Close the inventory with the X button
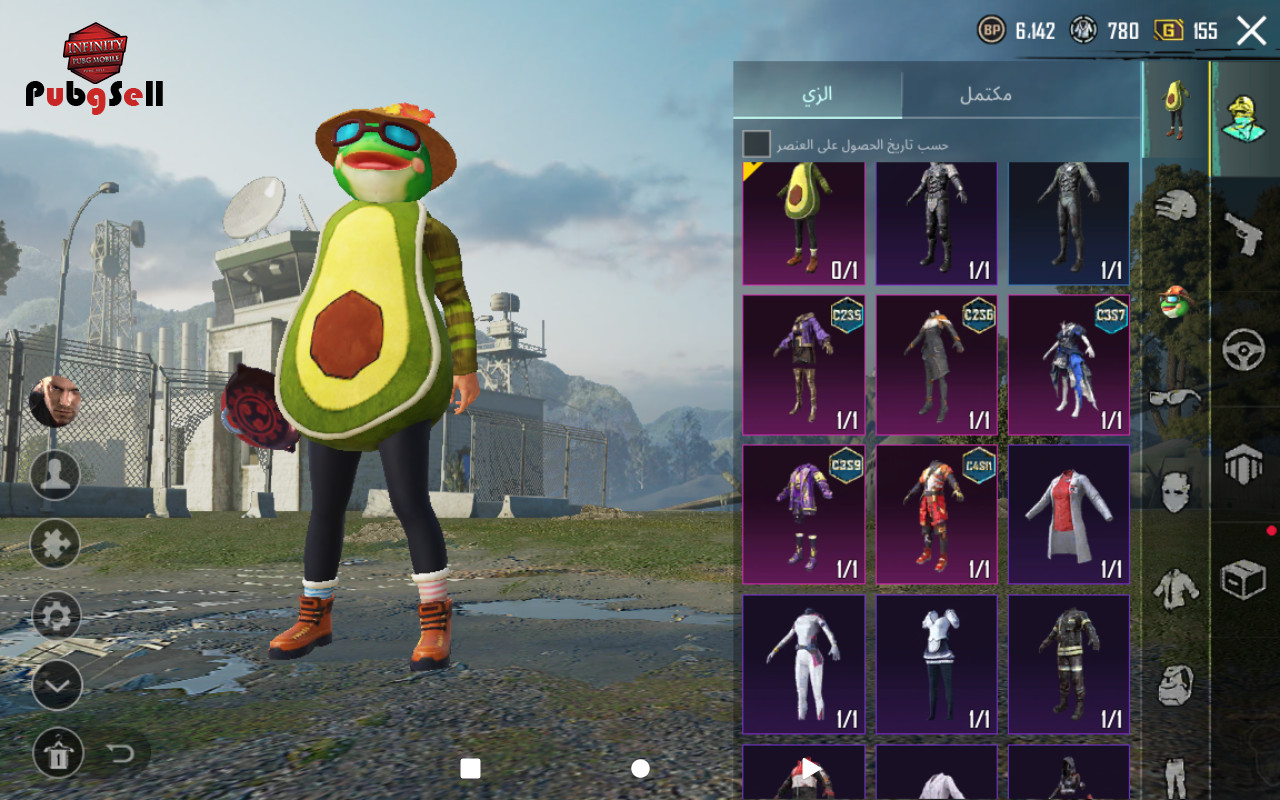 click(x=1251, y=31)
